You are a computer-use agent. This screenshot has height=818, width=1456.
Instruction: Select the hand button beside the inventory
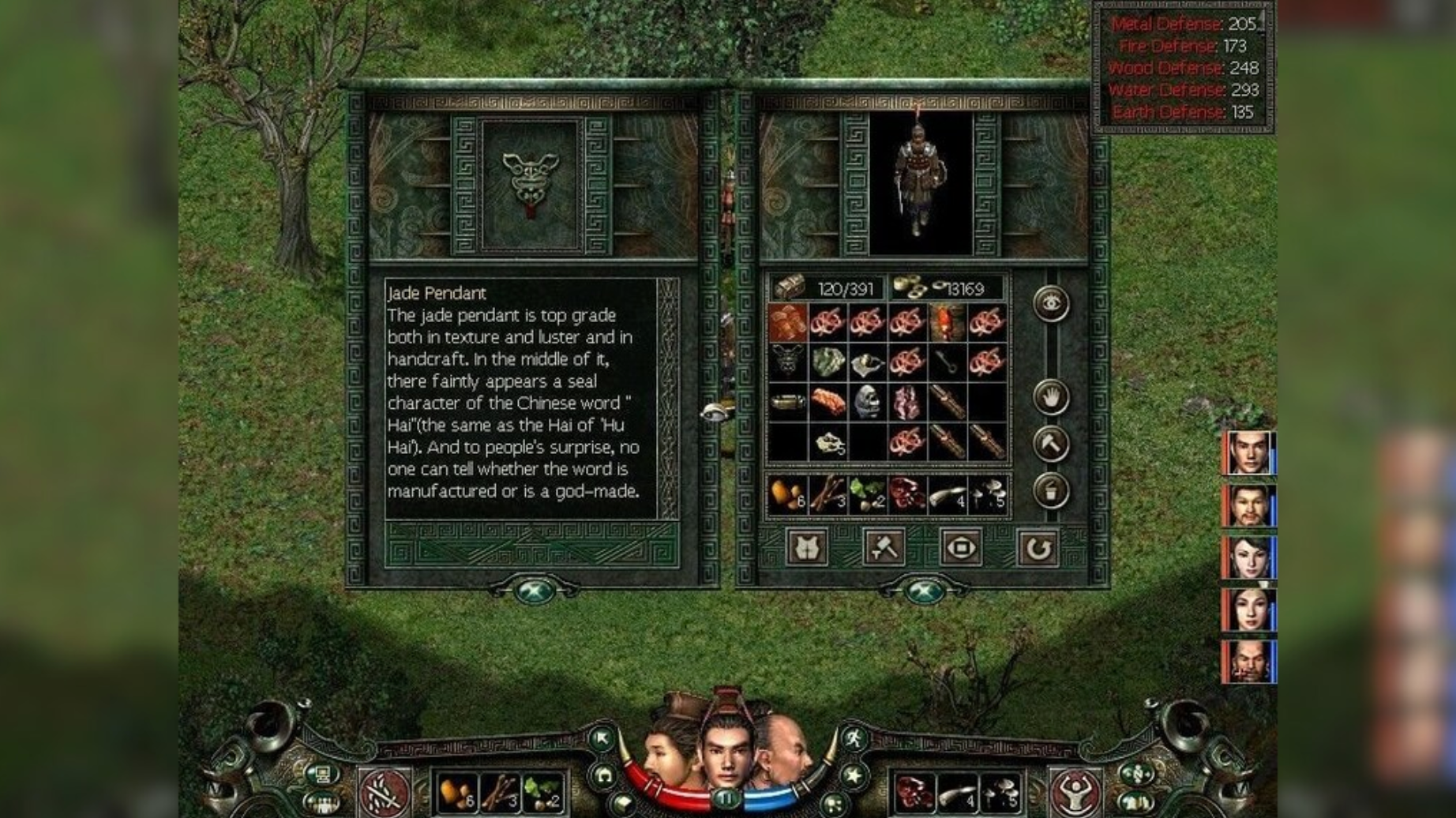(x=1051, y=397)
